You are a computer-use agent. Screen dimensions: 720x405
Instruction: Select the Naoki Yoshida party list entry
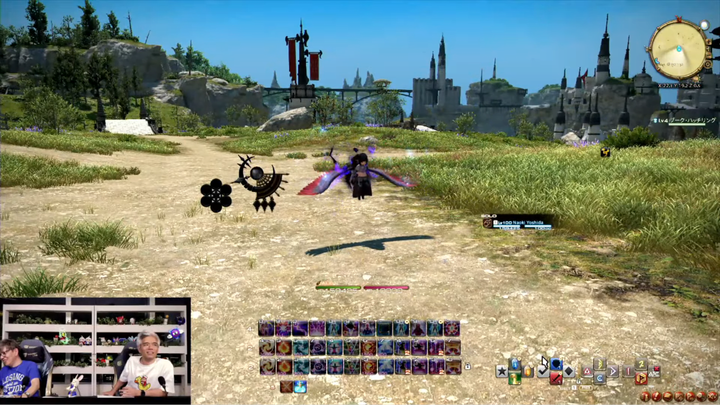pos(517,222)
